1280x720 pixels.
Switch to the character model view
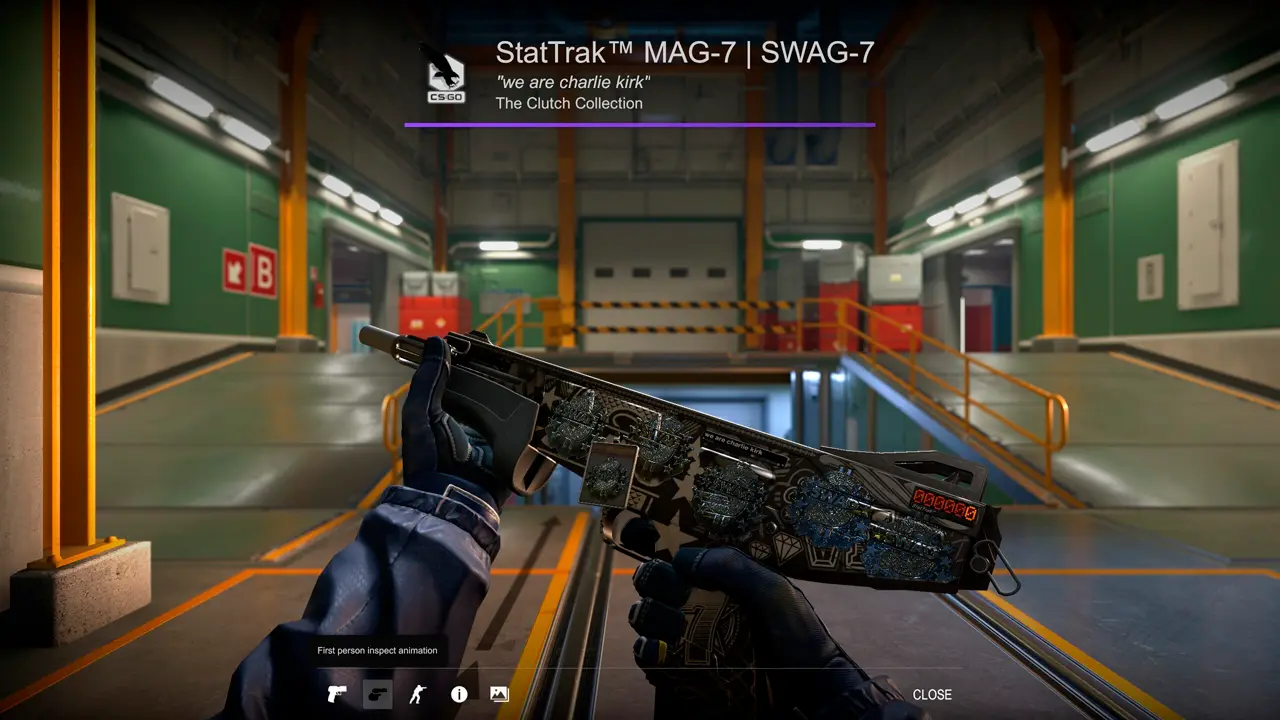point(418,694)
